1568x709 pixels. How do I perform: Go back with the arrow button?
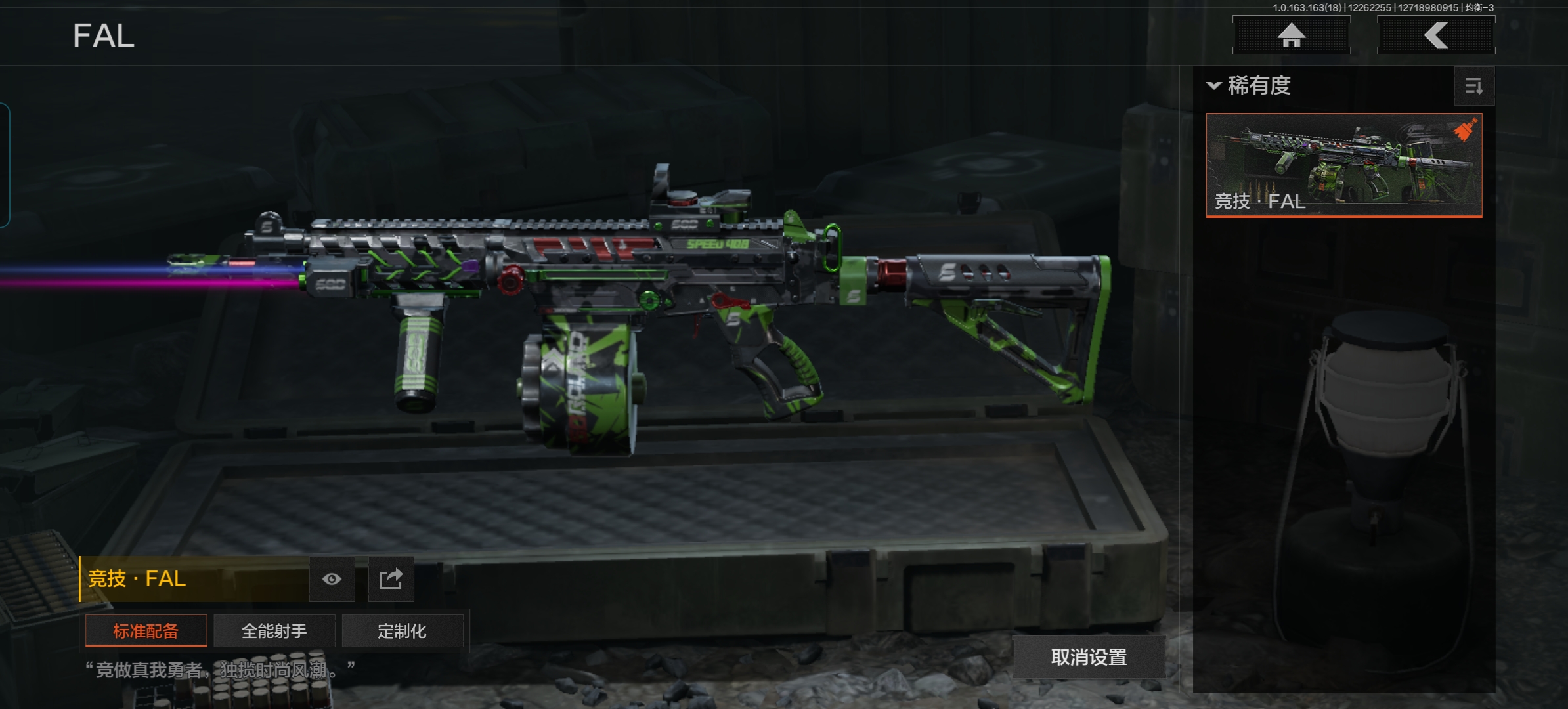coord(1435,35)
